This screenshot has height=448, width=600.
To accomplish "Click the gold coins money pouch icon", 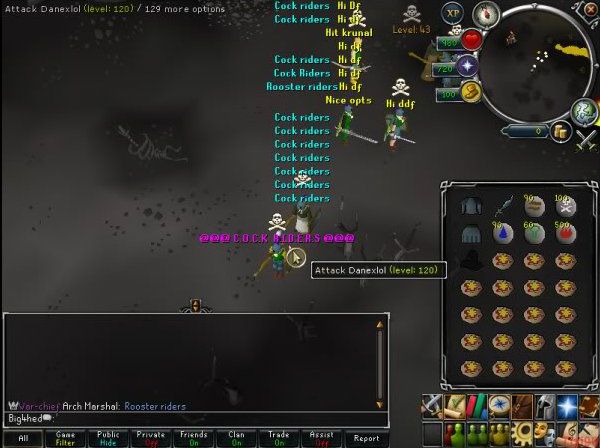I will point(559,130).
